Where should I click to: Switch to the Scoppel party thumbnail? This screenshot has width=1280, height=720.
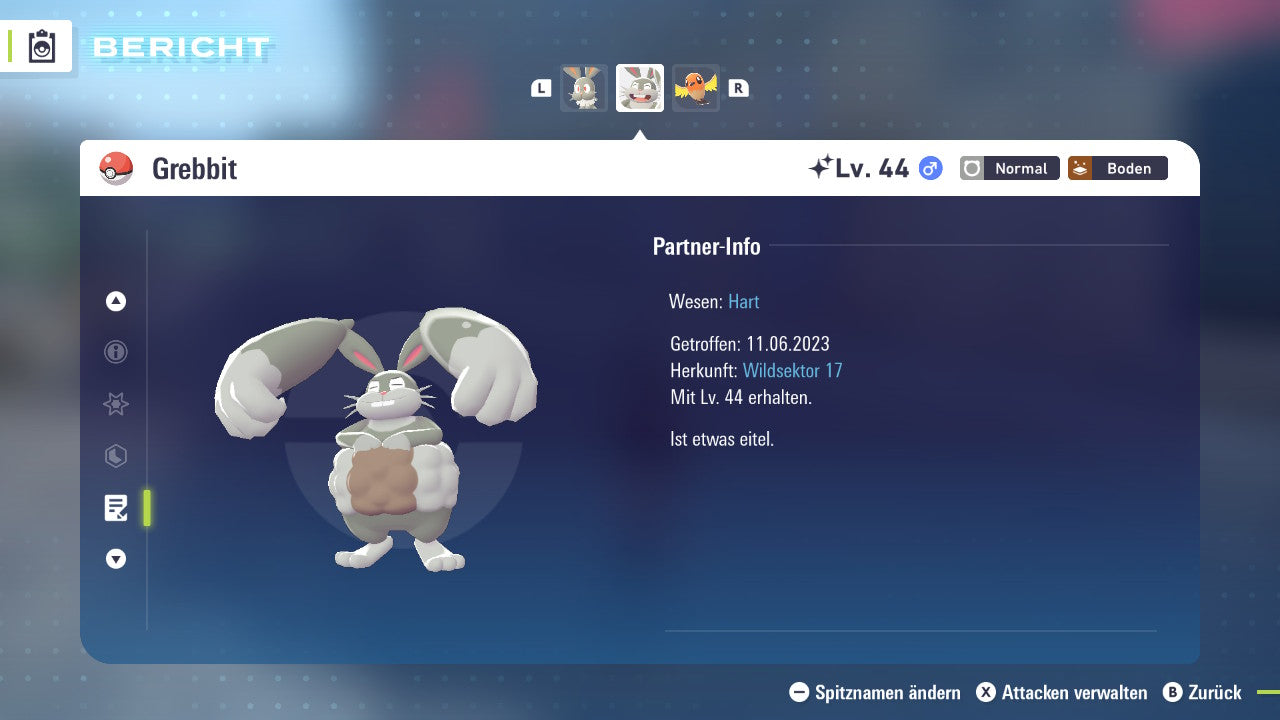click(x=583, y=87)
